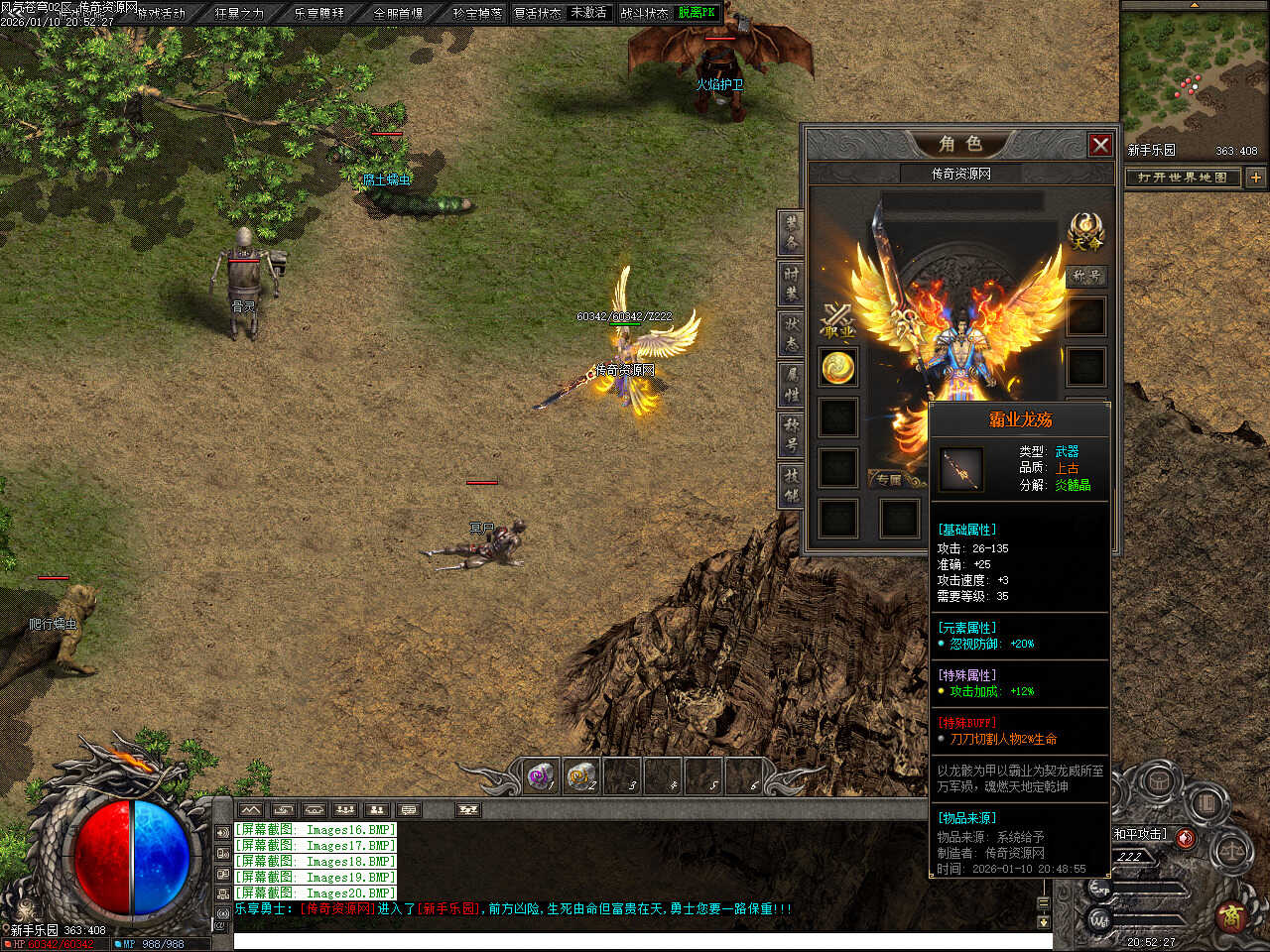Open the 珍宝掉落 menu

pyautogui.click(x=476, y=13)
